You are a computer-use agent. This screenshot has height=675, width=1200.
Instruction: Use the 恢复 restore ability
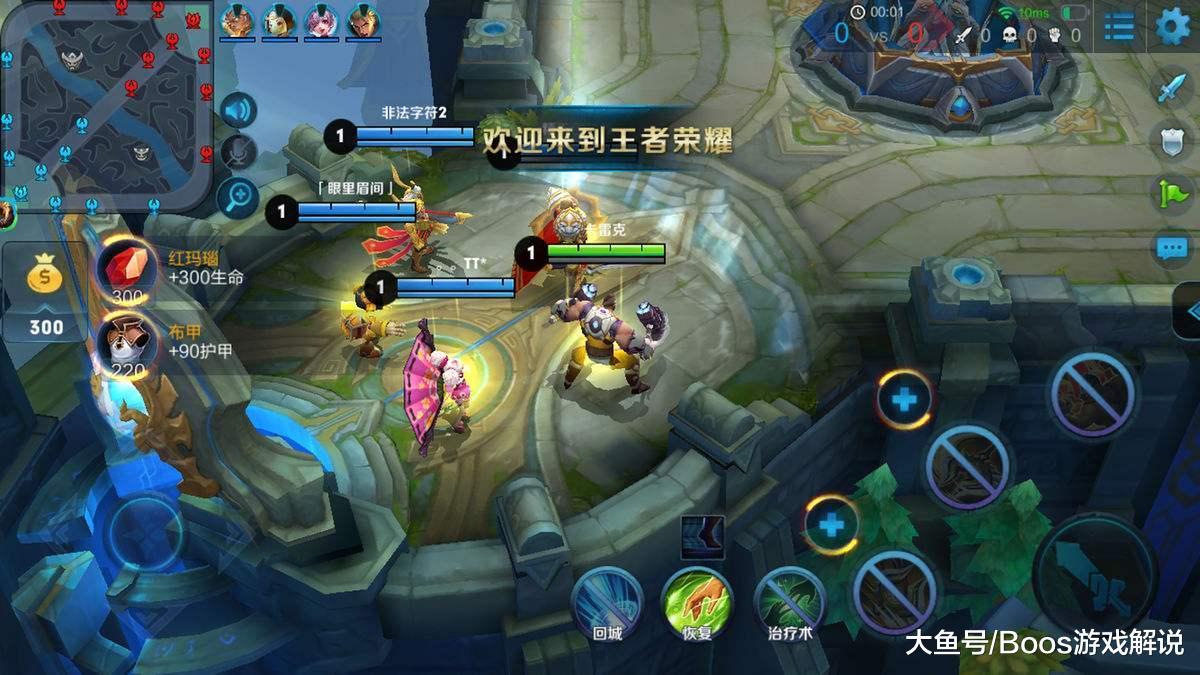pos(696,600)
